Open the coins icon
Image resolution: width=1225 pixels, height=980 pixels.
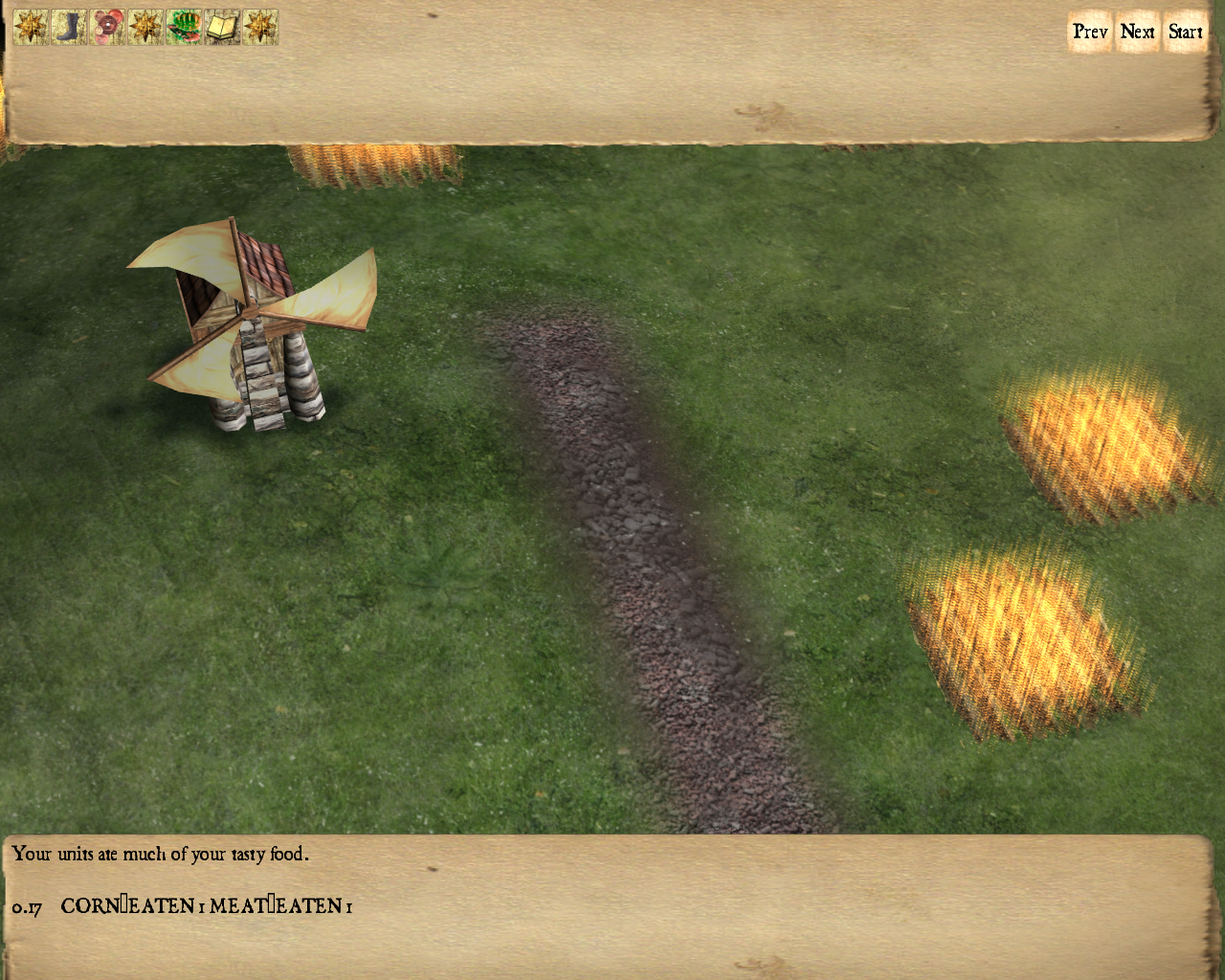(107, 27)
